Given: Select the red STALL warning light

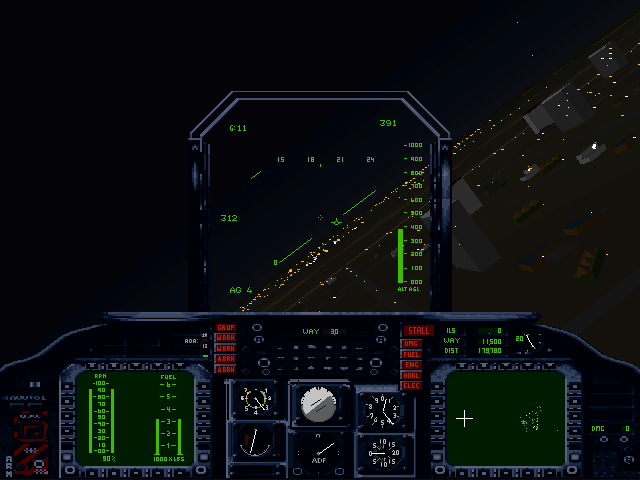Looking at the screenshot, I should tap(417, 331).
